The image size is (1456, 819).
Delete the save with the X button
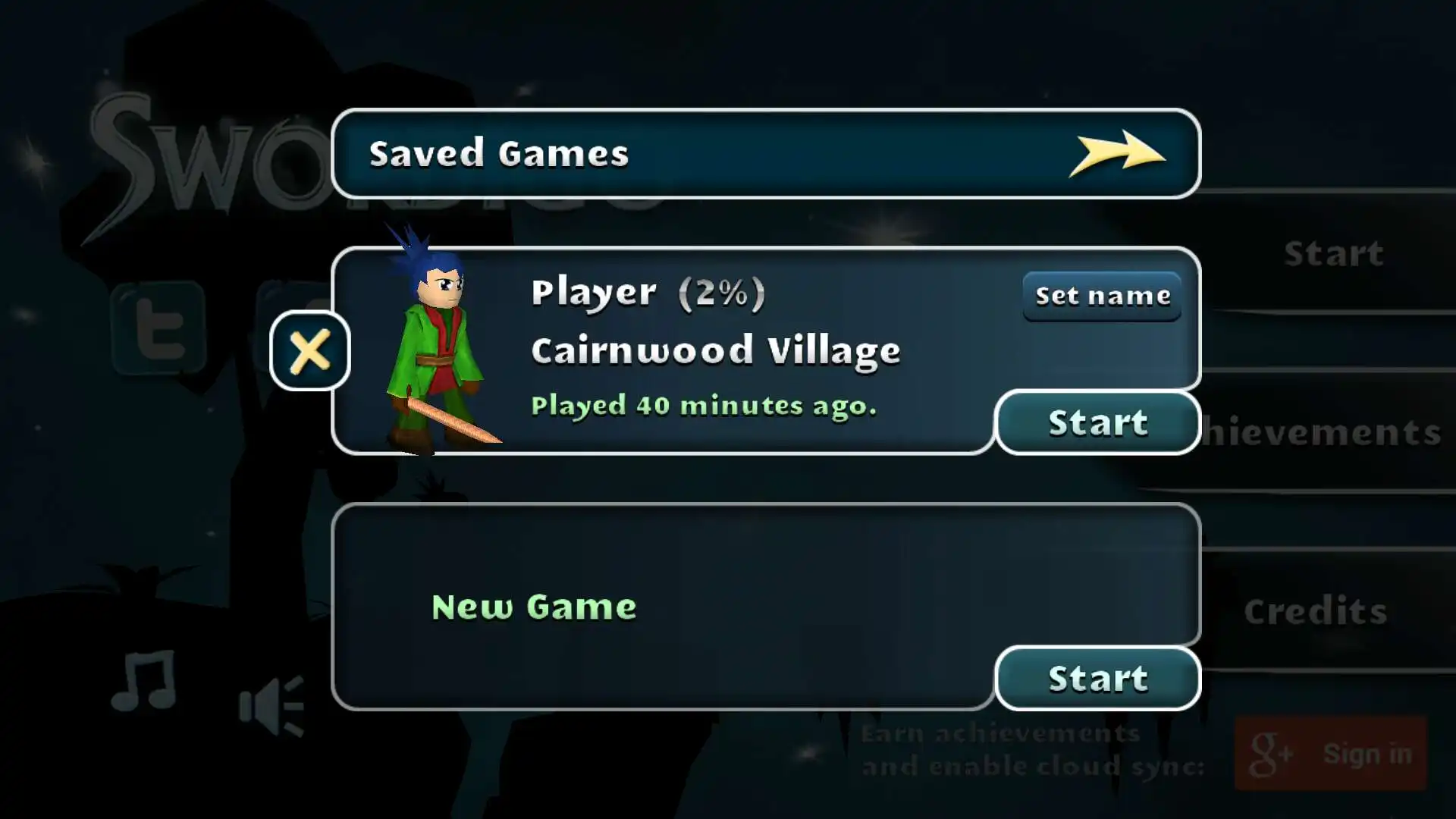(x=309, y=351)
